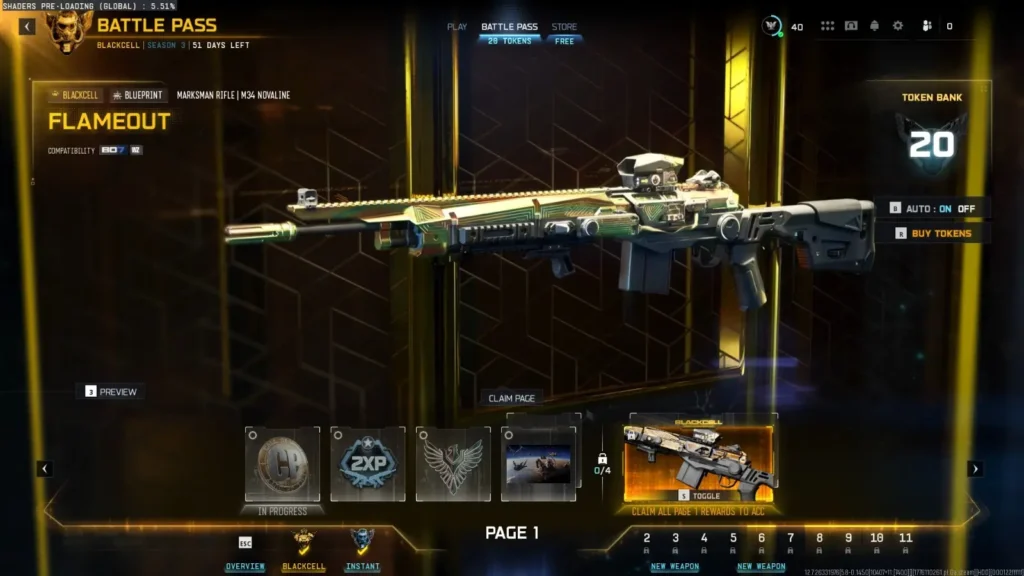Choose the eagle emblem reward tile

[453, 464]
